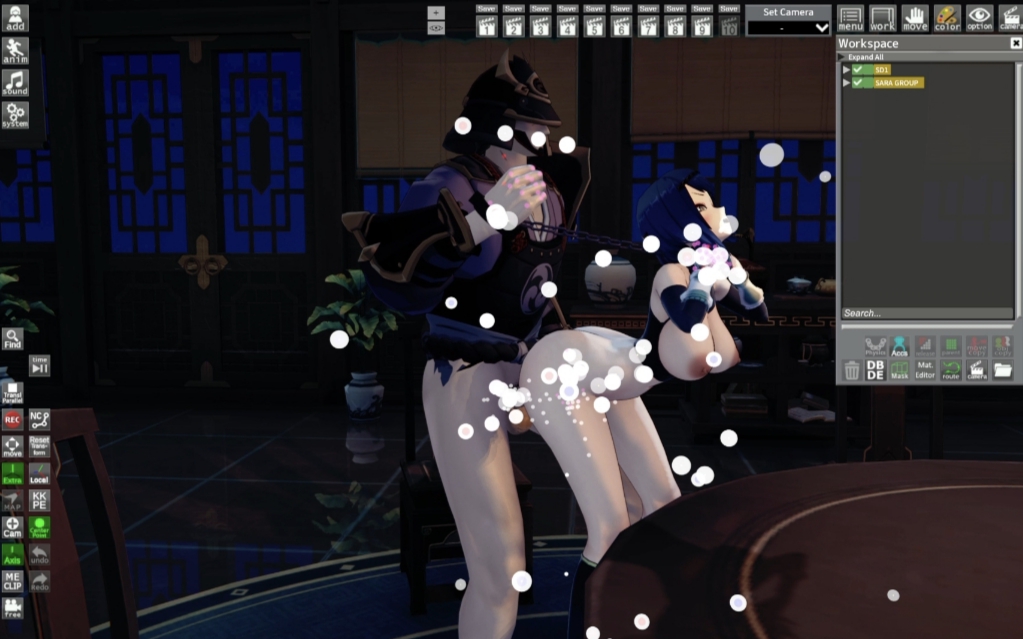Open the color tool

947,17
